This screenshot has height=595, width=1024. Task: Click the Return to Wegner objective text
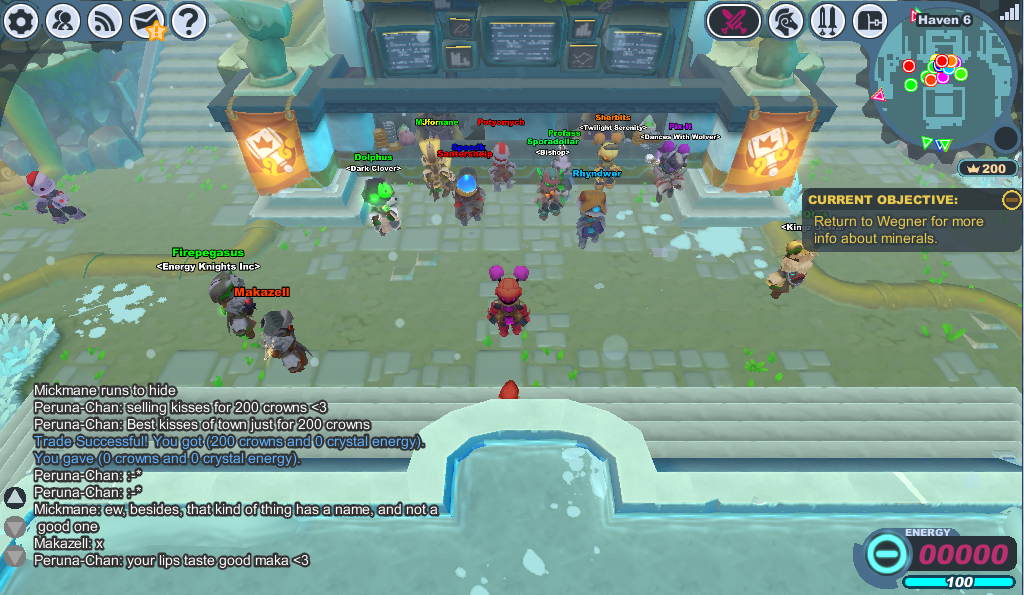898,230
